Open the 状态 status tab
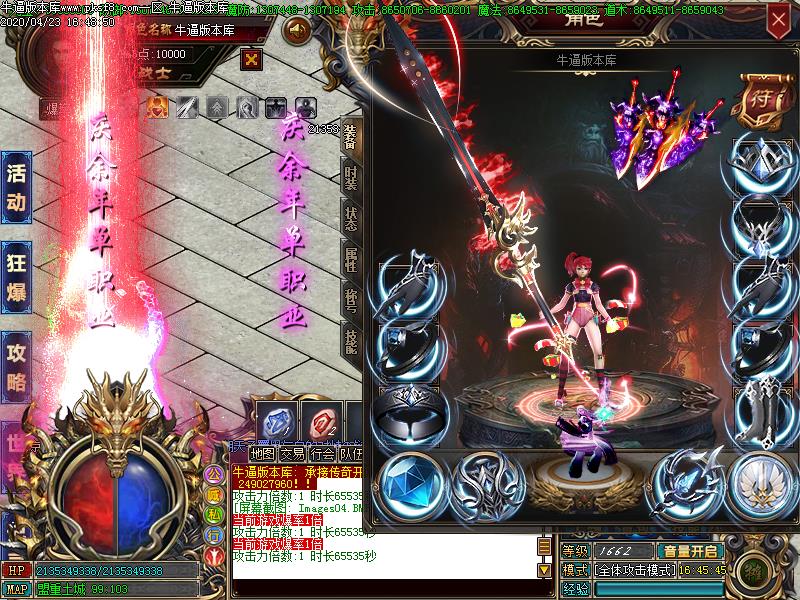This screenshot has height=600, width=800. (x=350, y=219)
